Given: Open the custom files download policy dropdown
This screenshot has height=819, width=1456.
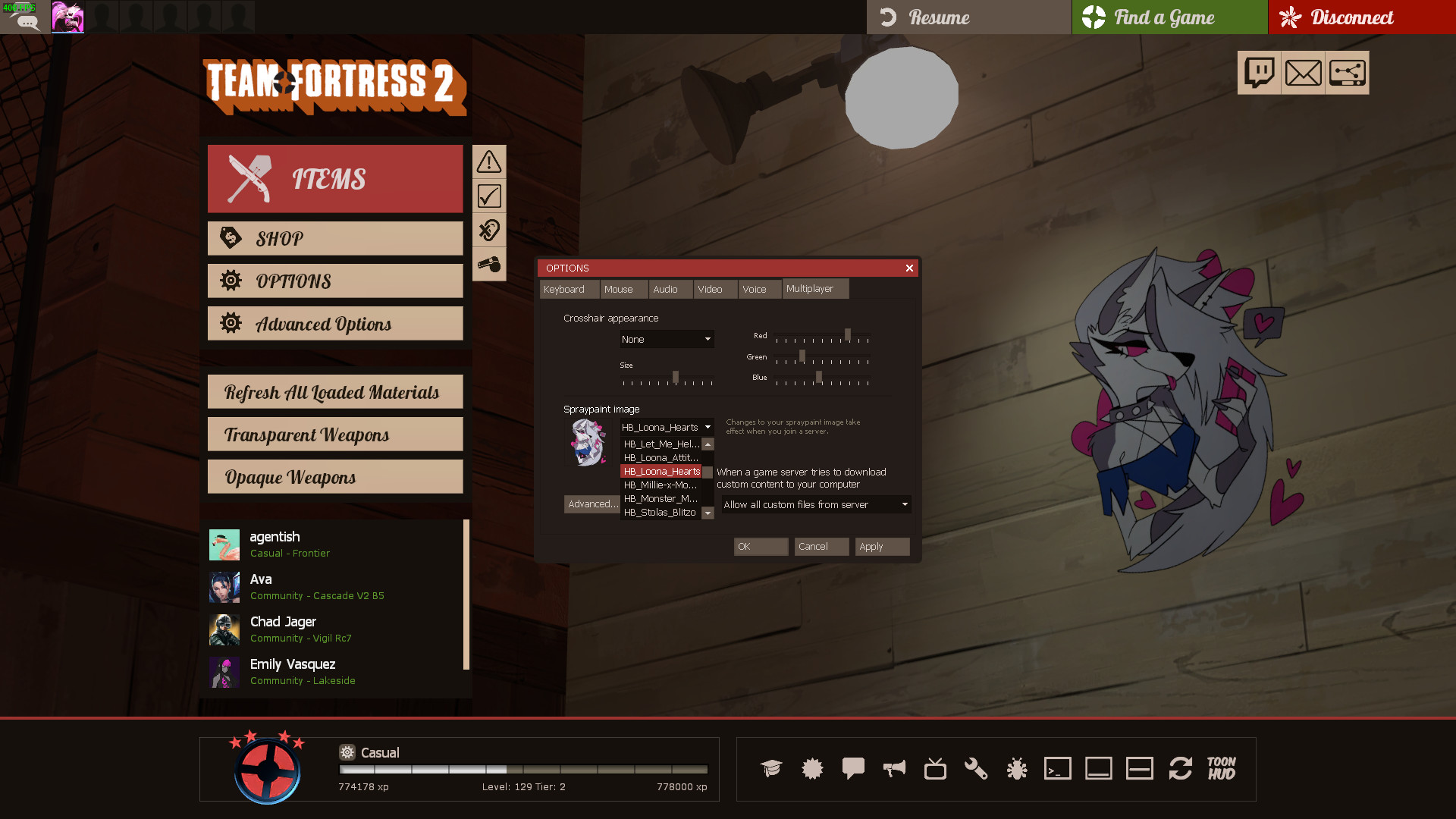Looking at the screenshot, I should coord(815,504).
